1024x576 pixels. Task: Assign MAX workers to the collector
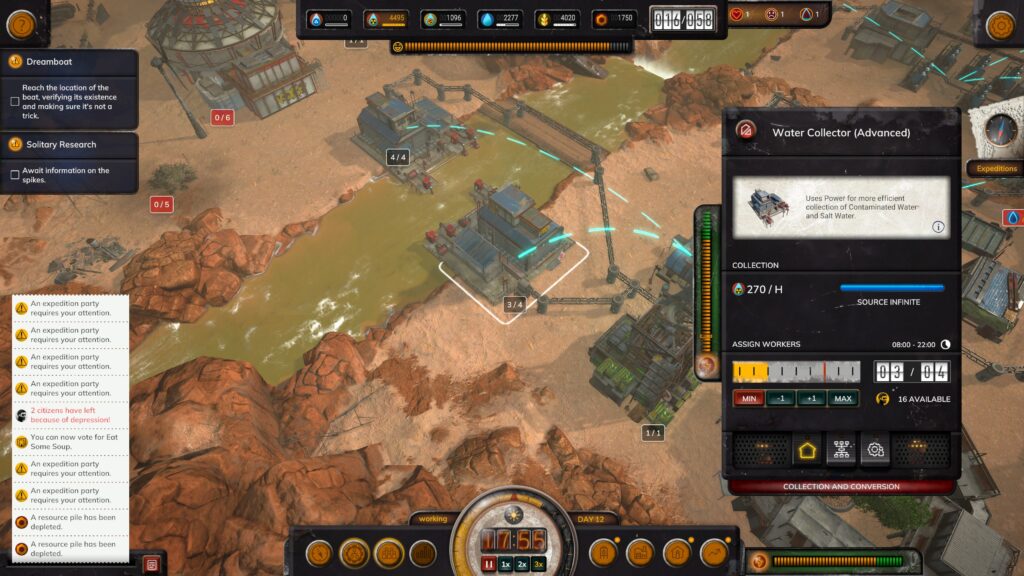[x=843, y=398]
